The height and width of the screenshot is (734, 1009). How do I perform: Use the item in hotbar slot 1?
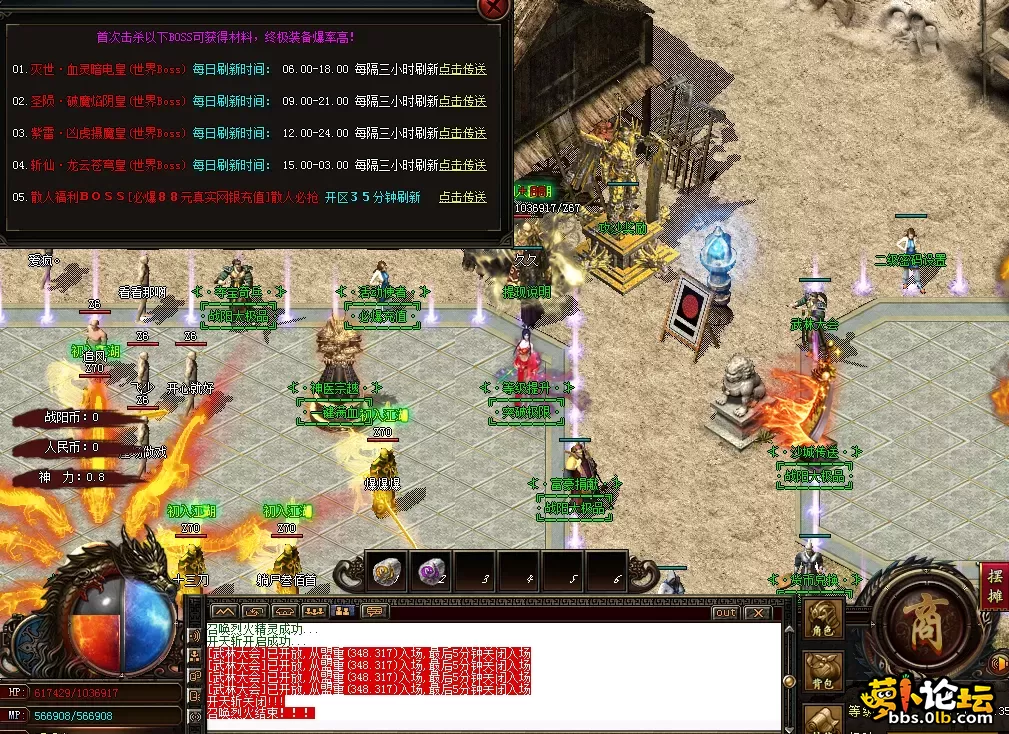[x=386, y=571]
